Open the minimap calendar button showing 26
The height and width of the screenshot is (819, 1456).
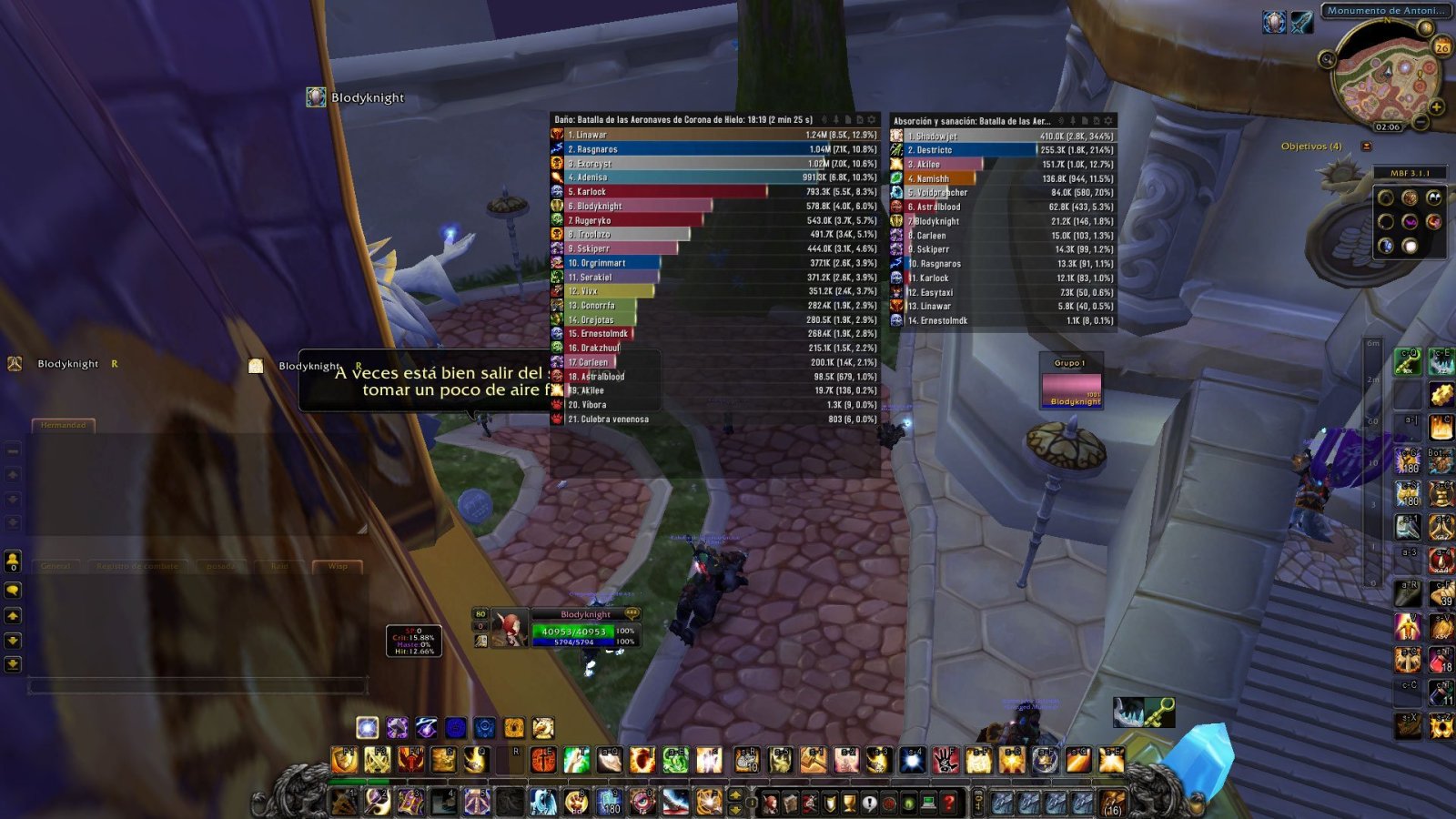[x=1441, y=47]
